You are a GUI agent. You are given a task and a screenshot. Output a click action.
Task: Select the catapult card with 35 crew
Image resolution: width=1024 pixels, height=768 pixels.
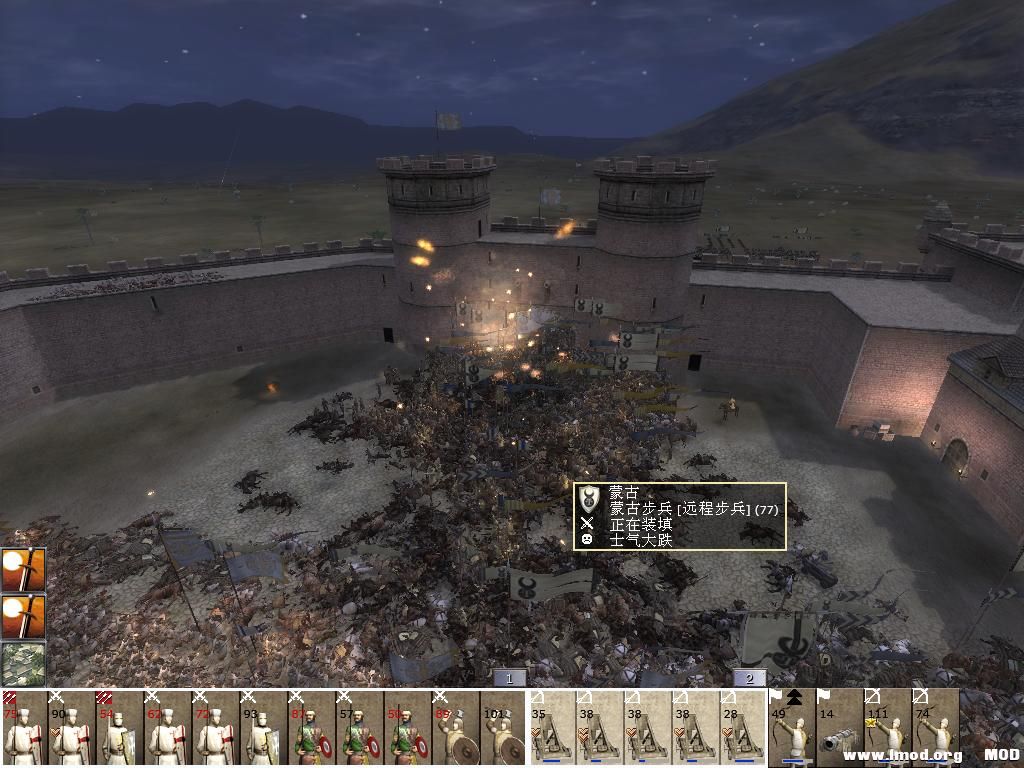tap(552, 728)
